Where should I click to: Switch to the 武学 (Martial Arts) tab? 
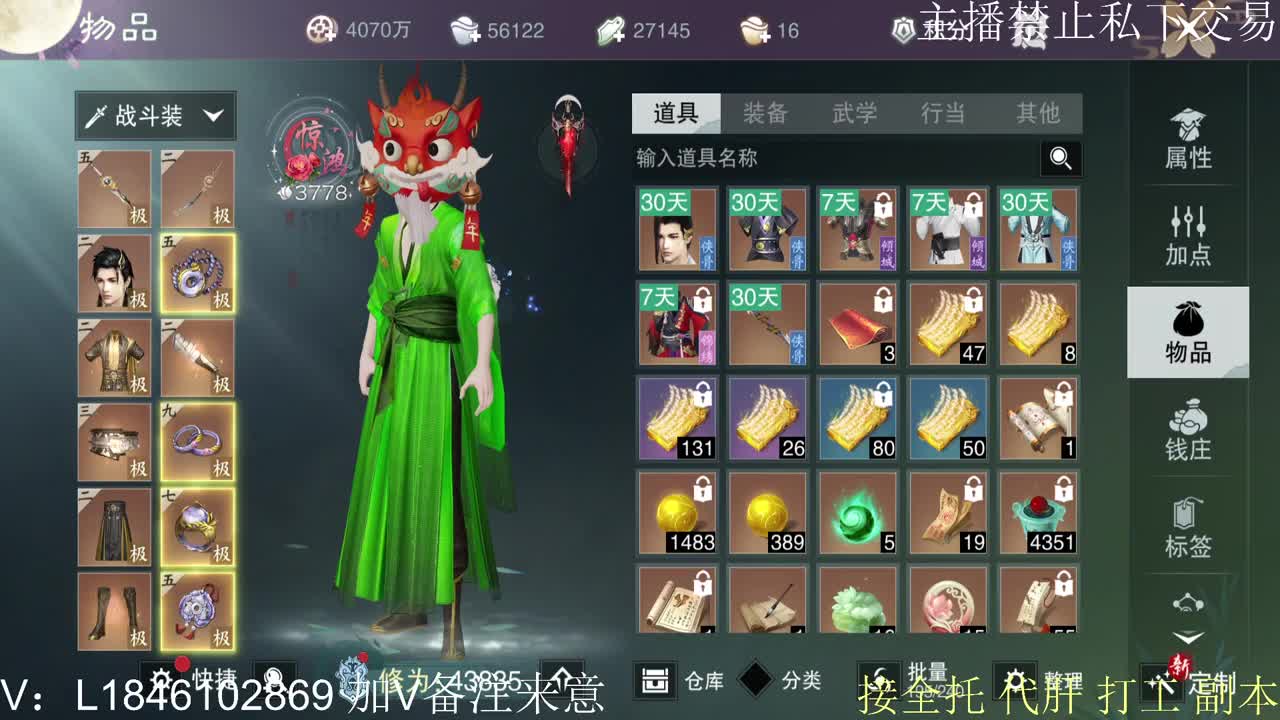pos(855,114)
